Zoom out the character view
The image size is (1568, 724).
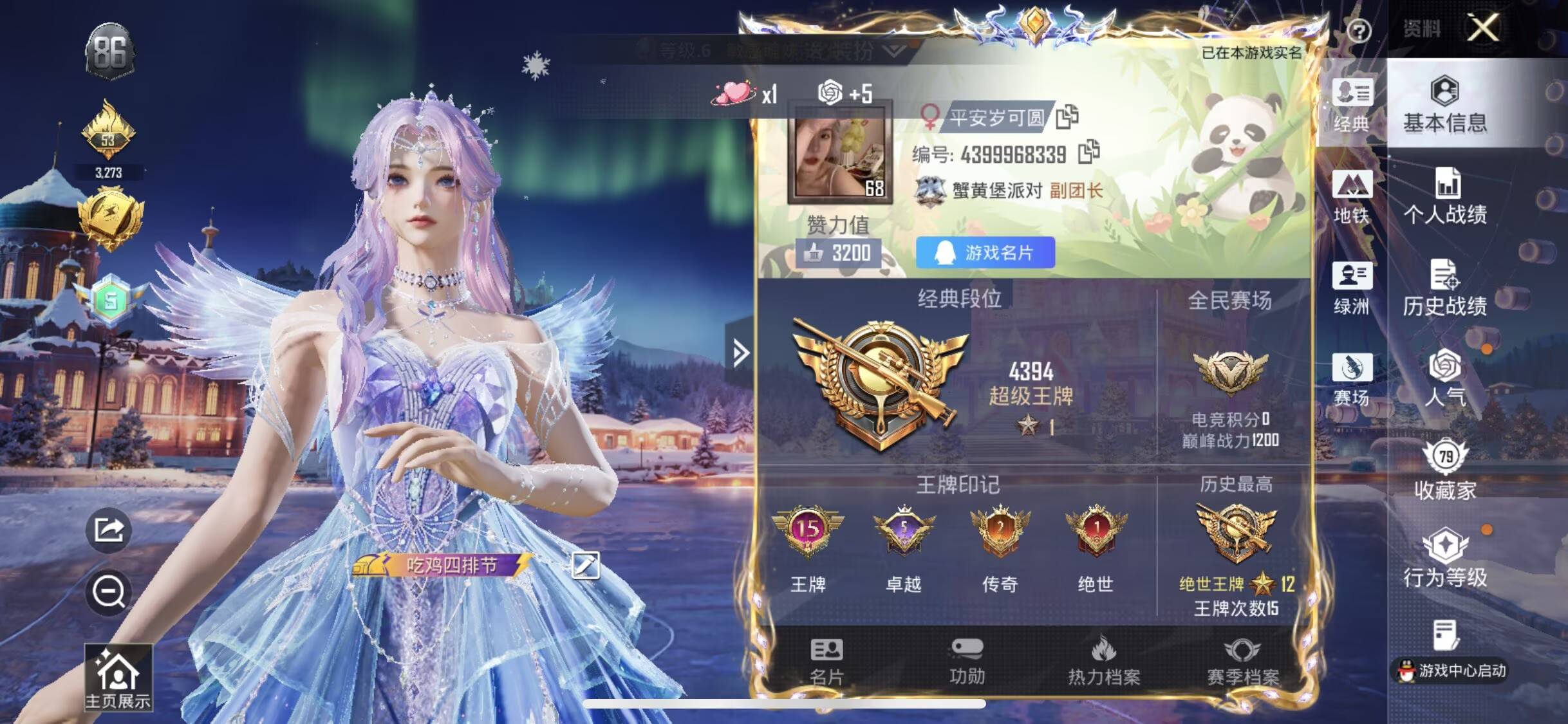[109, 591]
